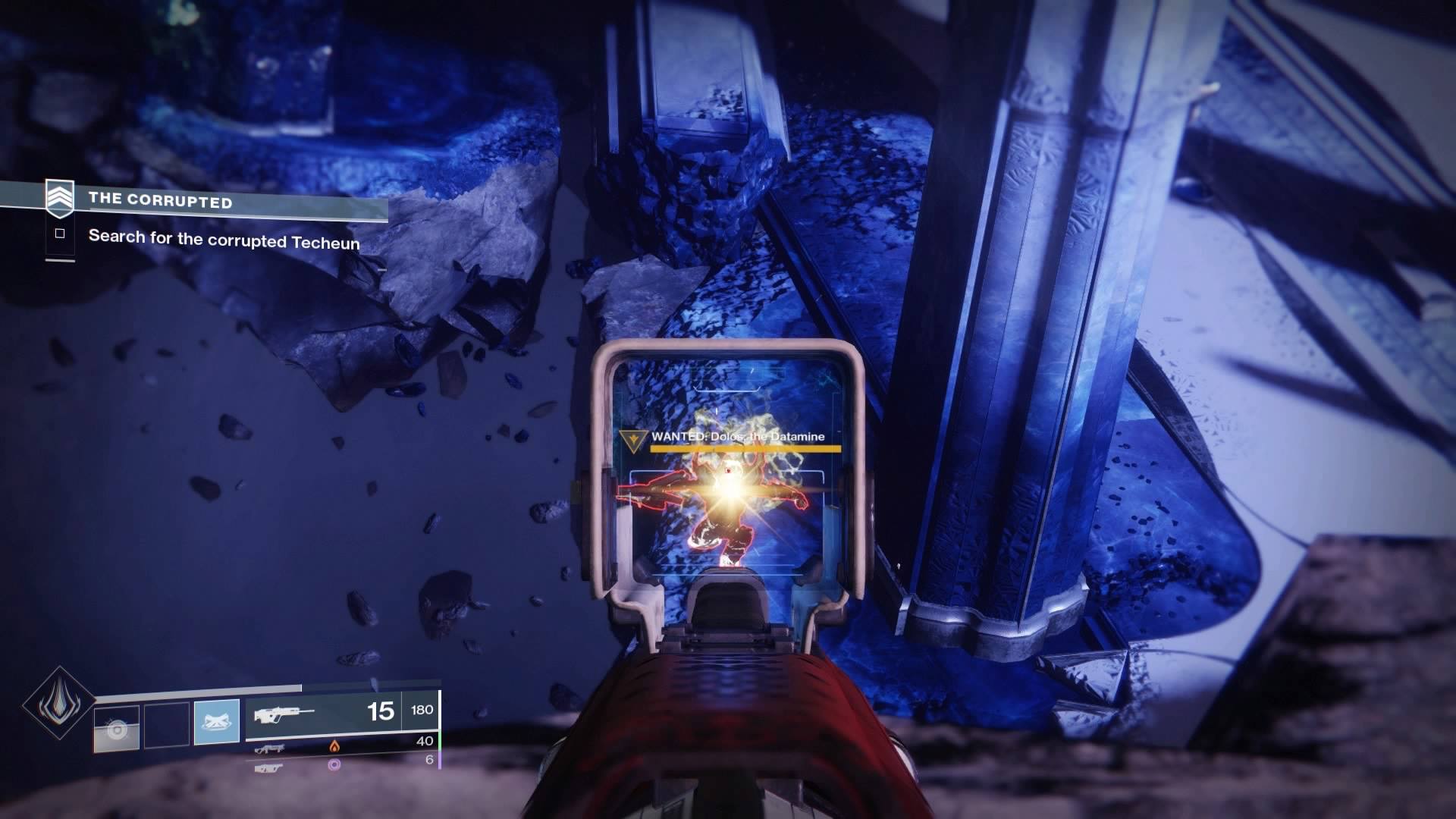The image size is (1456, 819).
Task: Trigger the highlighted class ability icon
Action: [217, 721]
